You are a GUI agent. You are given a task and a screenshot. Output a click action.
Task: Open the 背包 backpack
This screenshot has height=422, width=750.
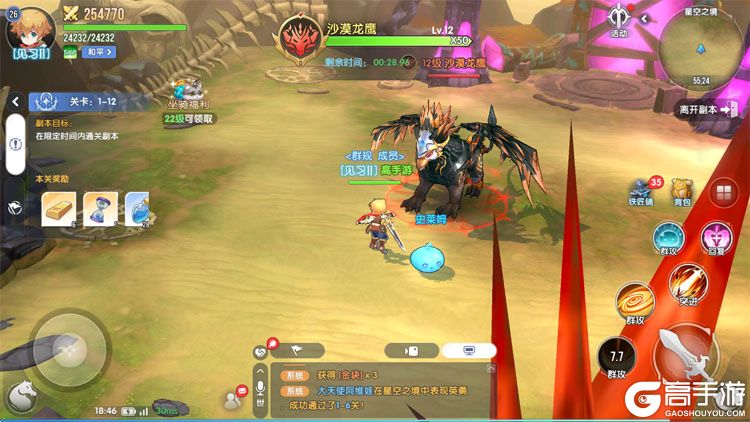(682, 192)
